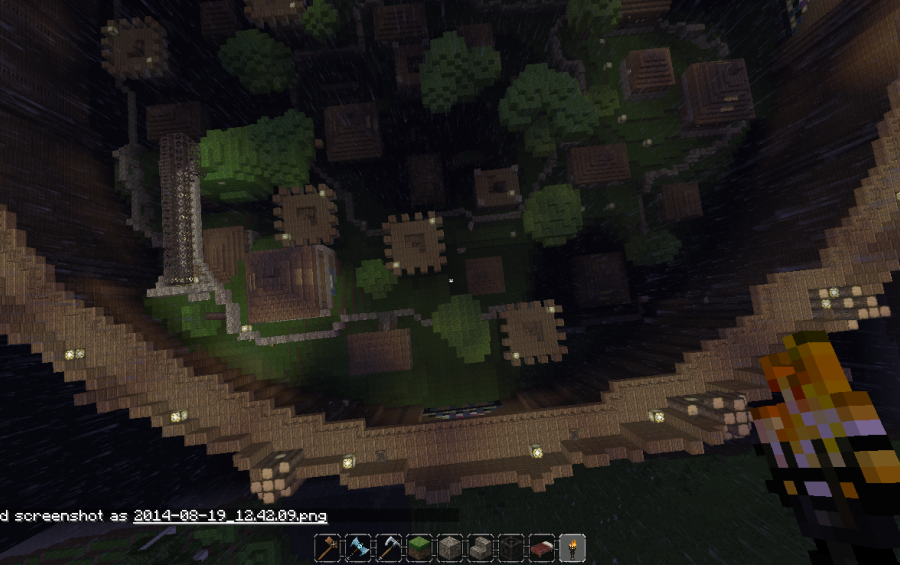Choose the stone stairs hotbar slot

(481, 548)
